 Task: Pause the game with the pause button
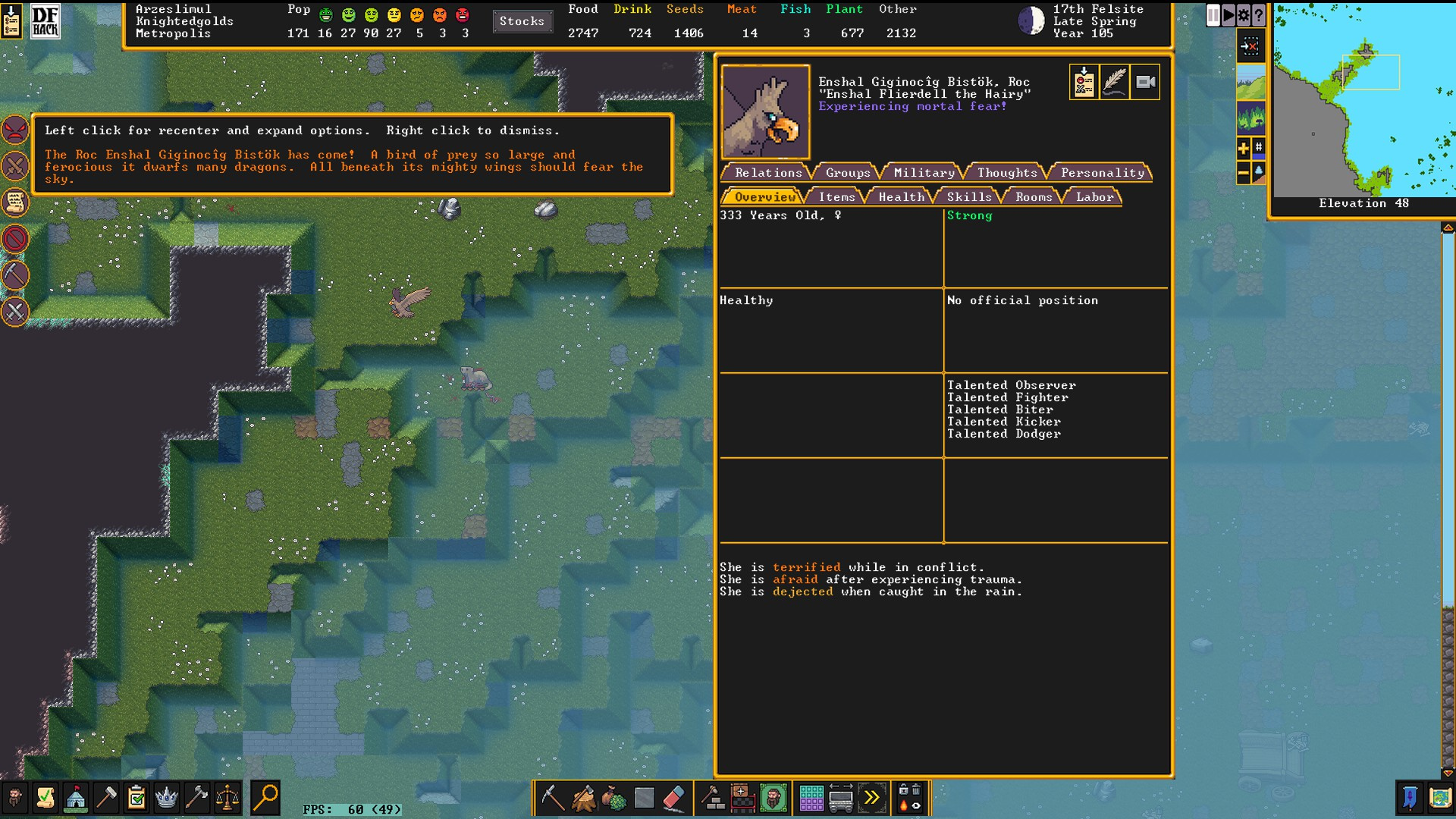tap(1213, 15)
